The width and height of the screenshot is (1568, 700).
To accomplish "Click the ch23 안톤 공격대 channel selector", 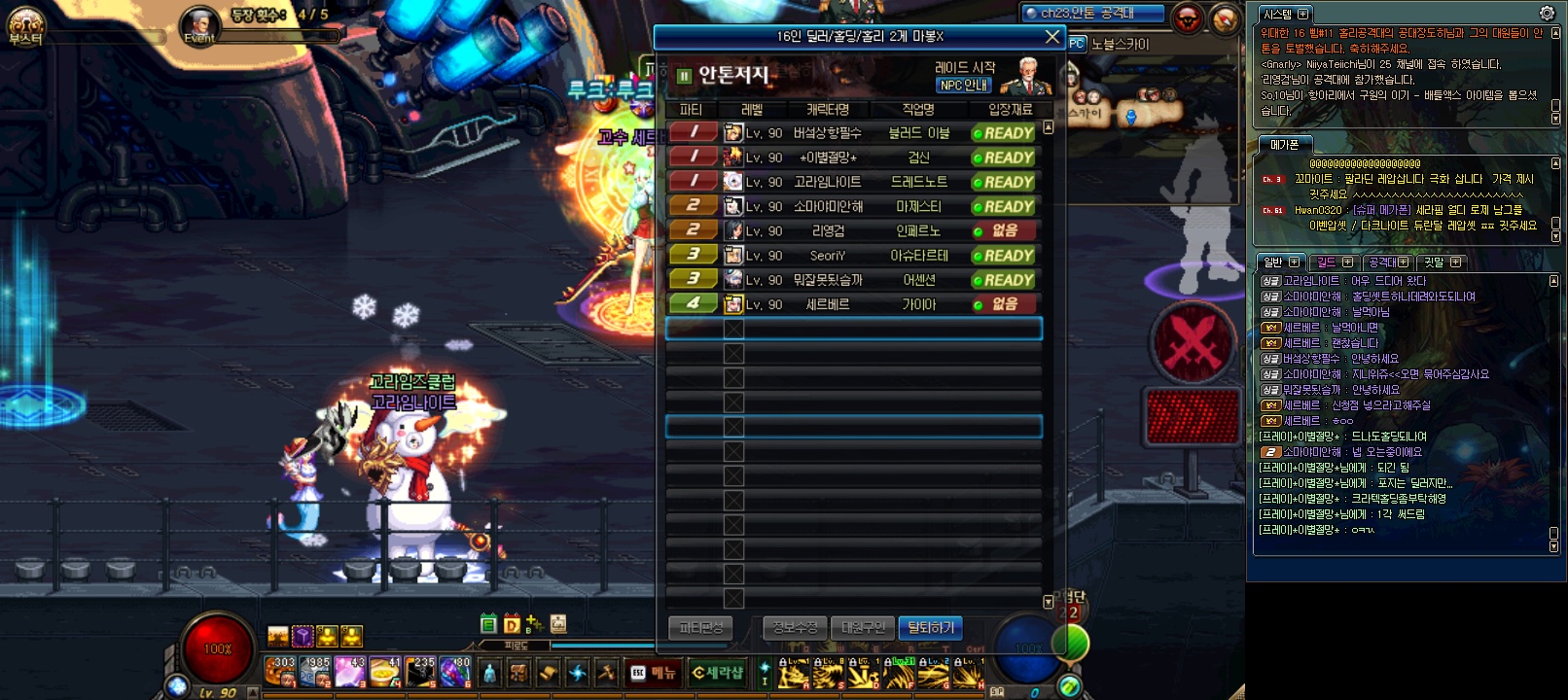I will click(x=1091, y=14).
